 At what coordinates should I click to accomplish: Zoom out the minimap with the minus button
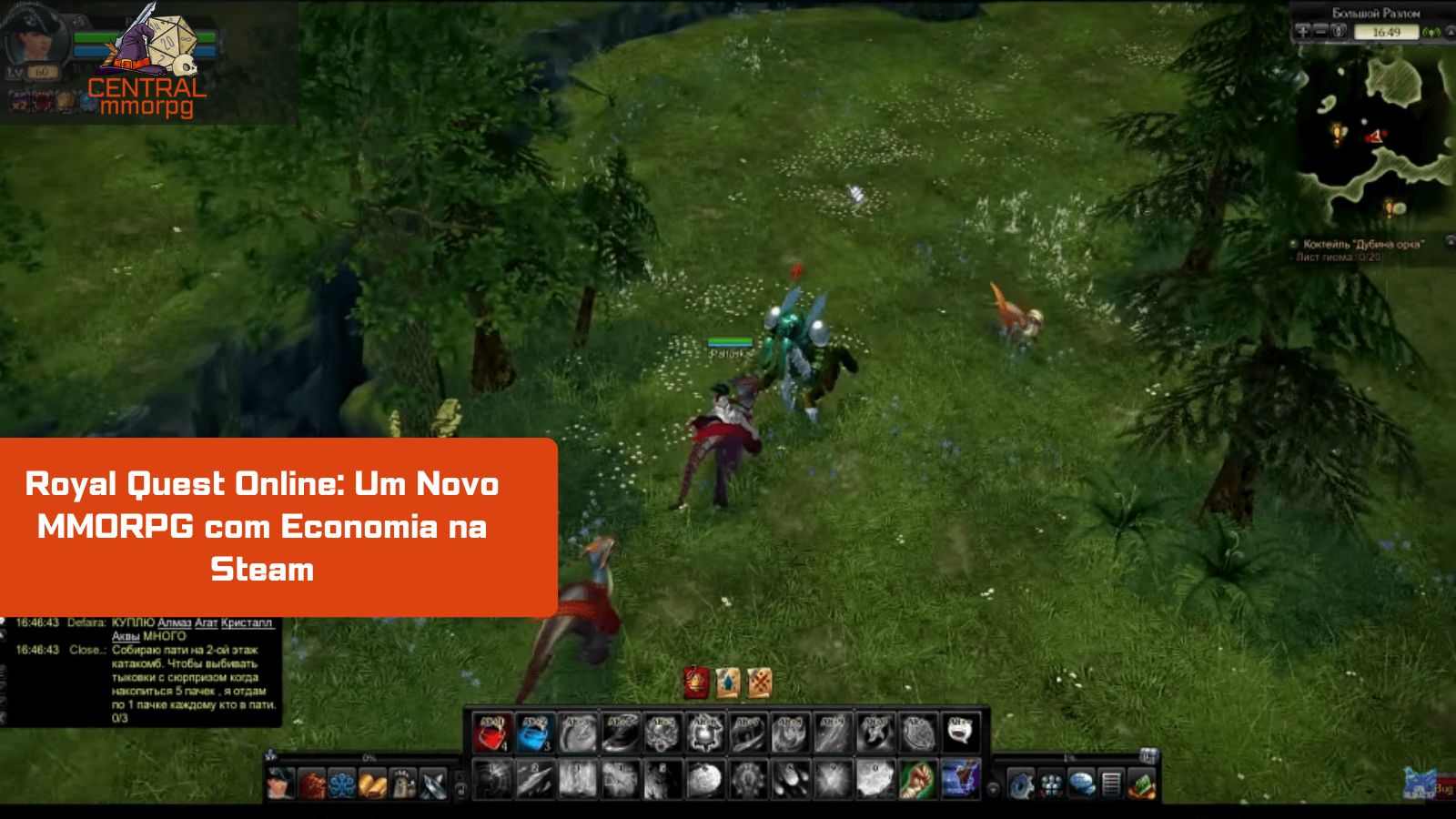click(1321, 33)
